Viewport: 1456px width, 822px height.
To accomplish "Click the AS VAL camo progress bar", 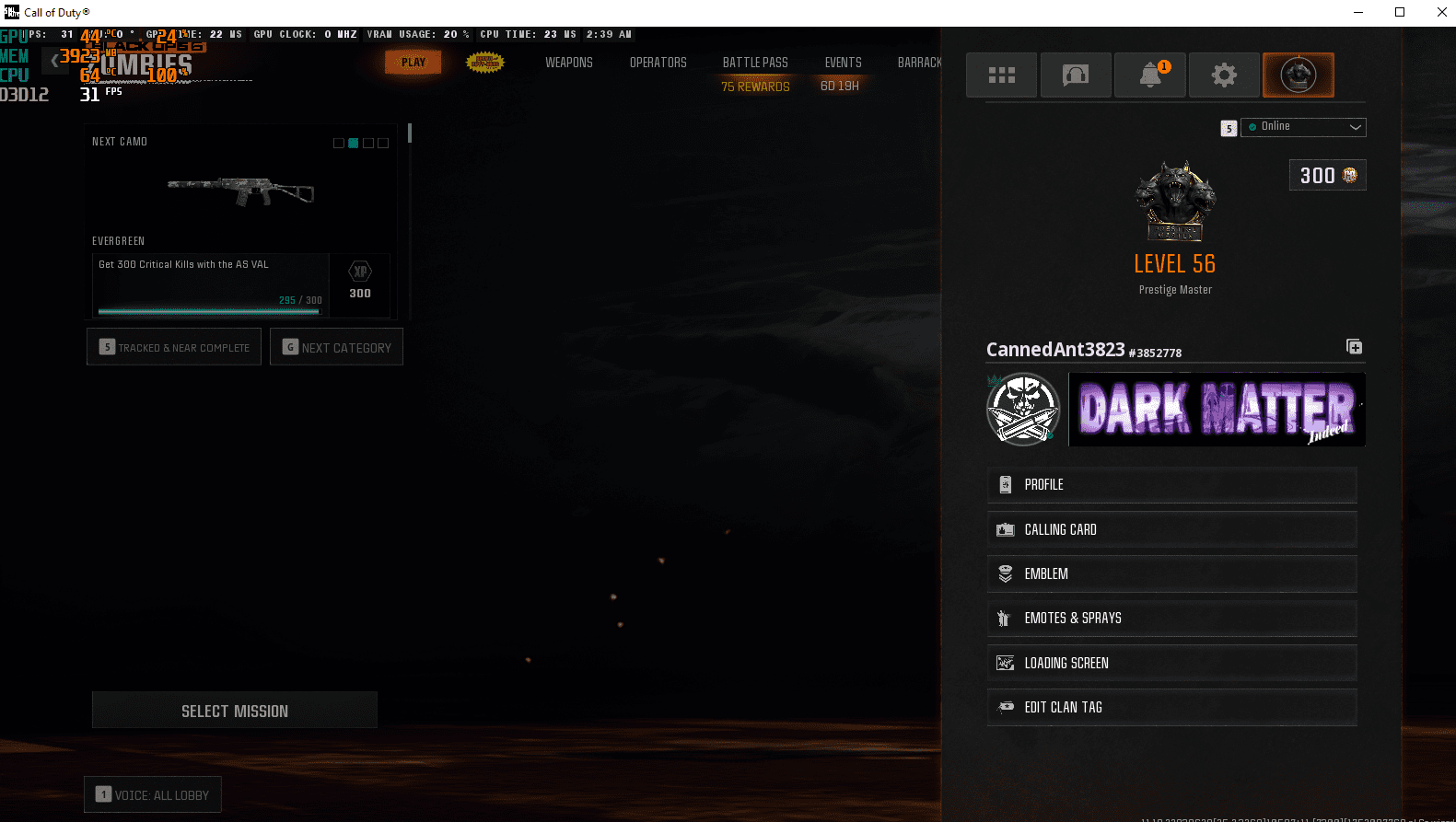I will pyautogui.click(x=207, y=310).
